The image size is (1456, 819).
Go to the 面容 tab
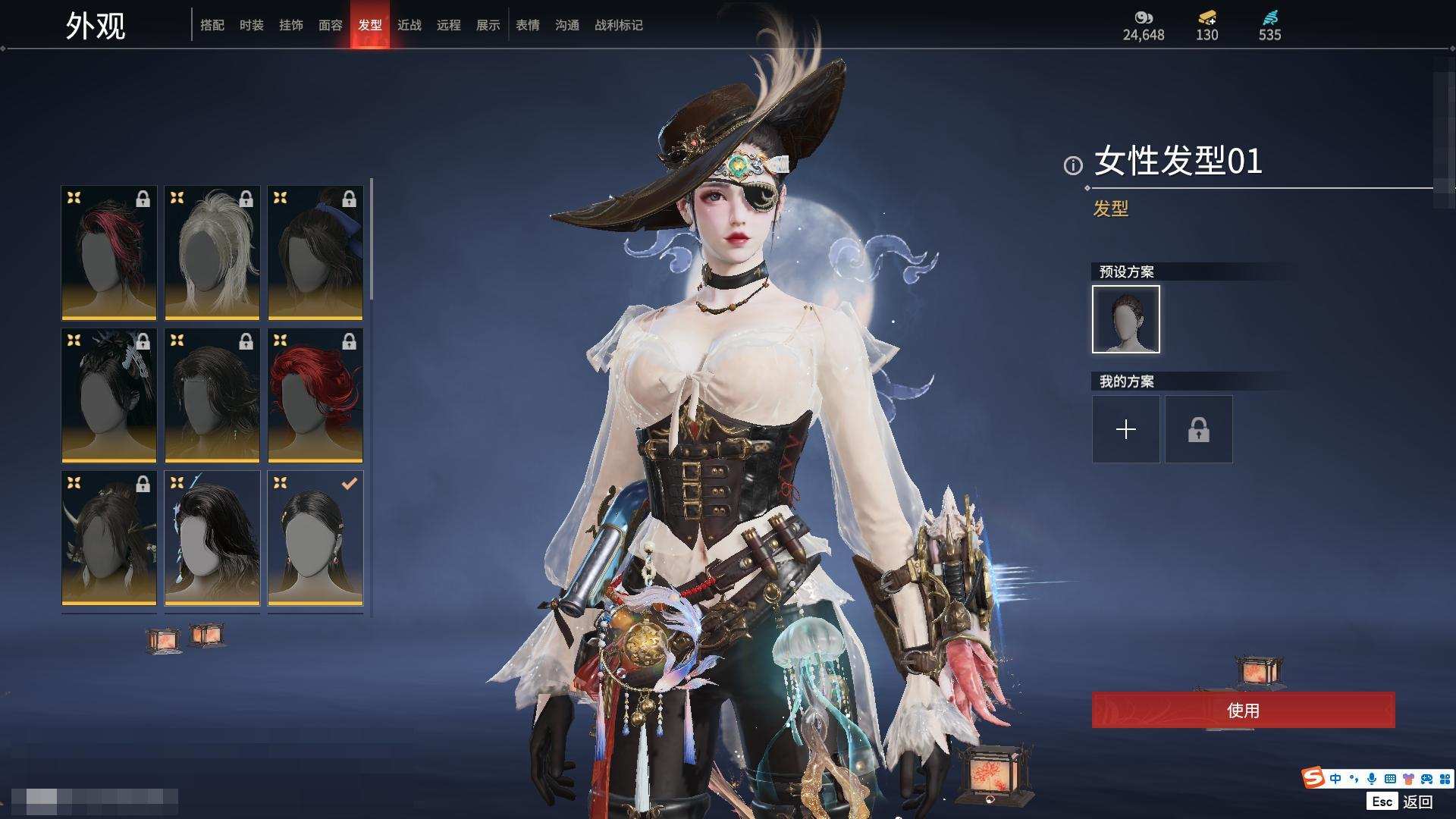pyautogui.click(x=331, y=25)
